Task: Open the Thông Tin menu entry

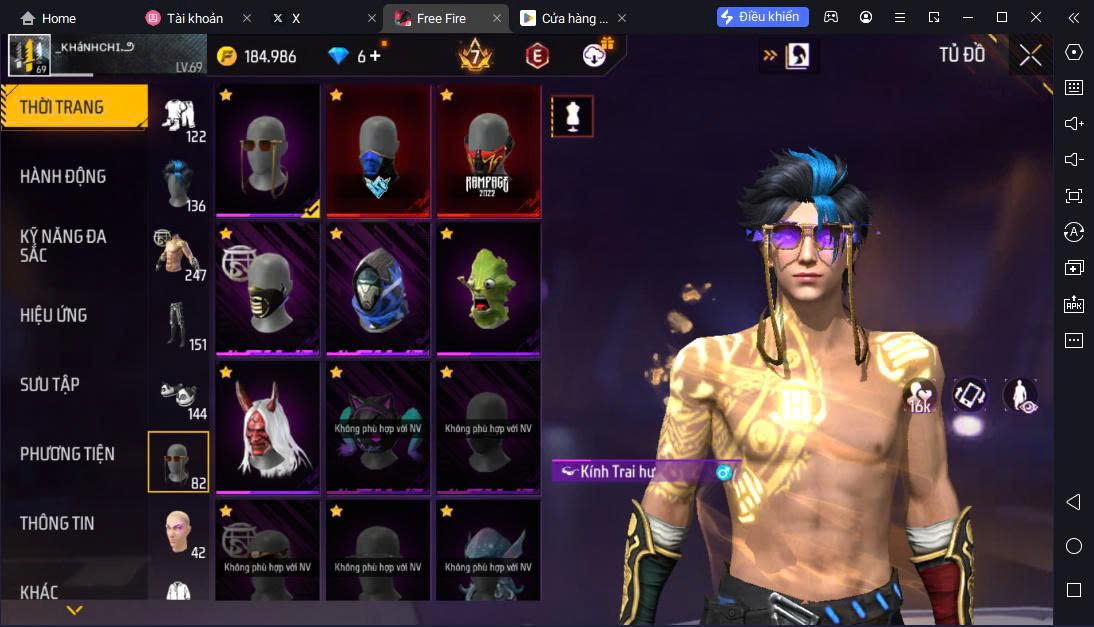Action: (57, 523)
